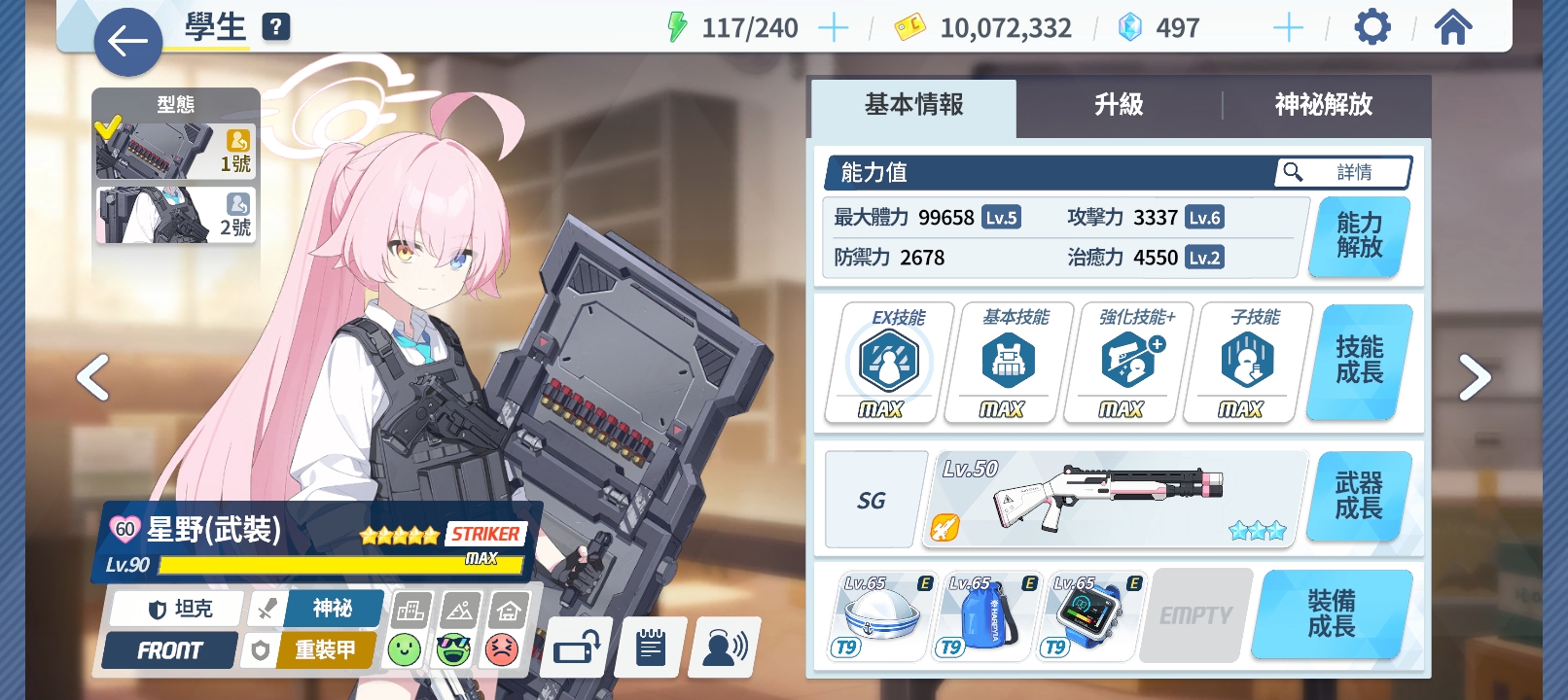Select the 基本技能 skill icon
This screenshot has height=700, width=1568.
pyautogui.click(x=1006, y=360)
